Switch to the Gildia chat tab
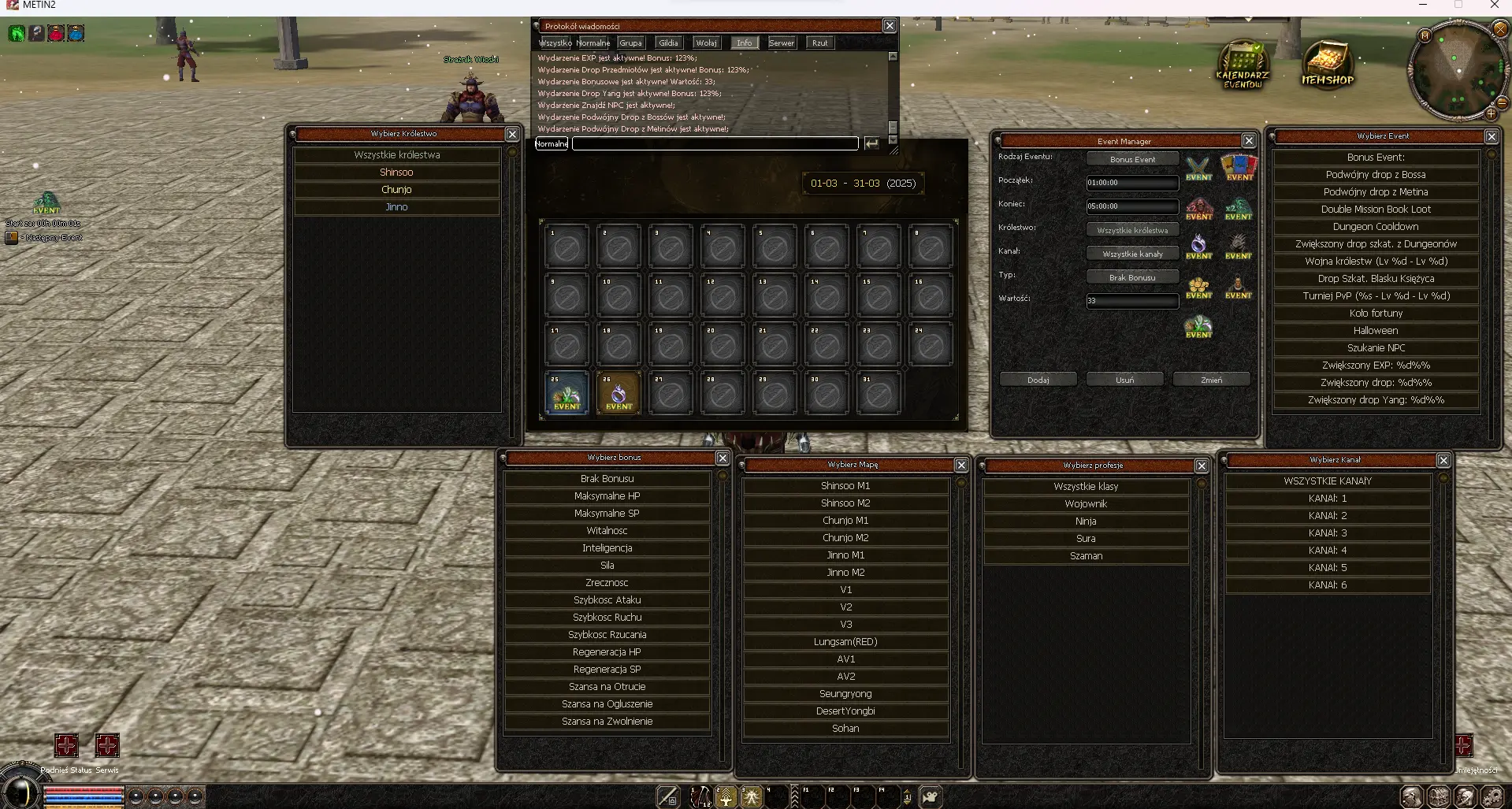 coord(668,43)
